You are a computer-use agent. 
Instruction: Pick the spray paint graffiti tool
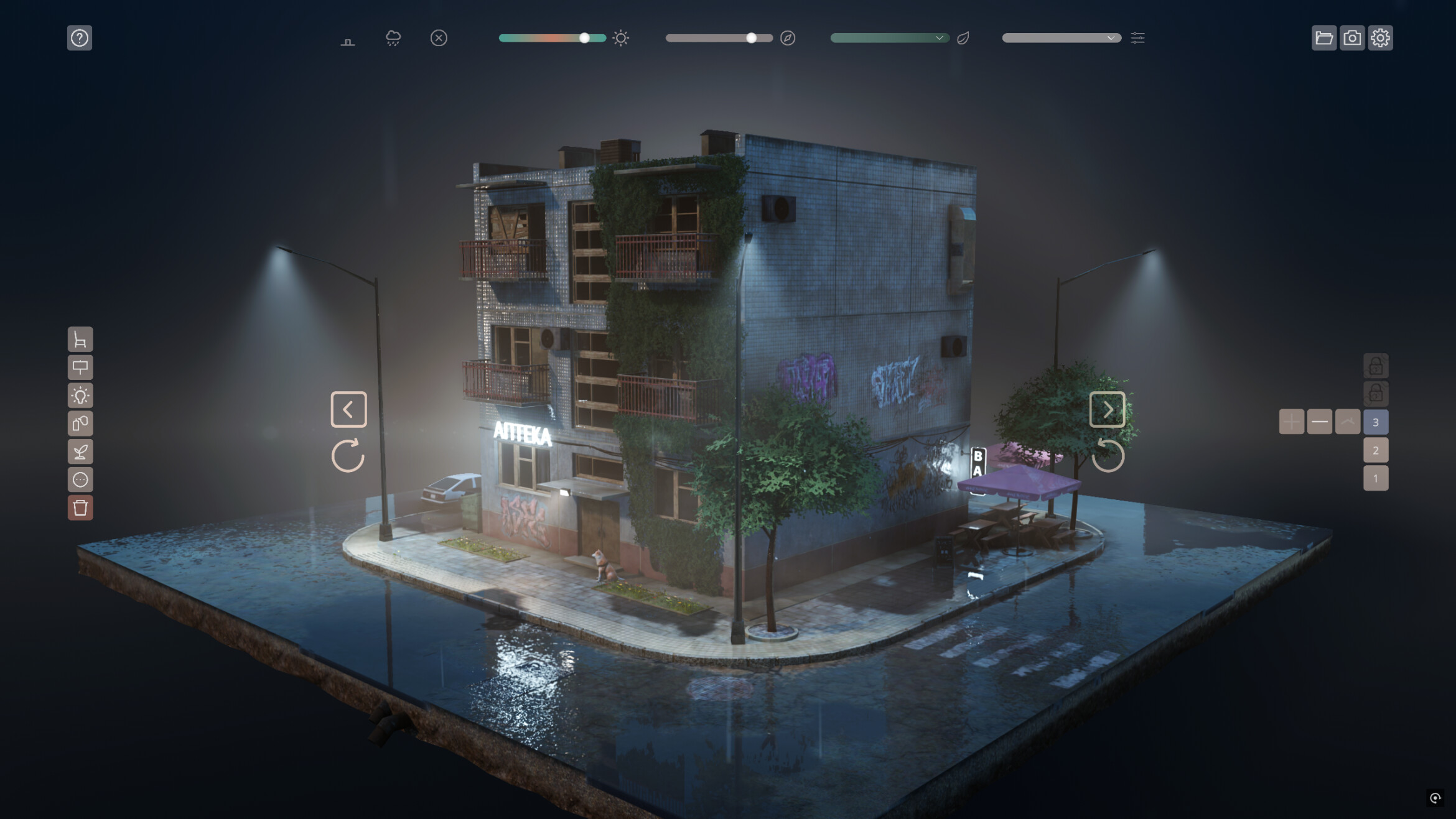pyautogui.click(x=80, y=423)
